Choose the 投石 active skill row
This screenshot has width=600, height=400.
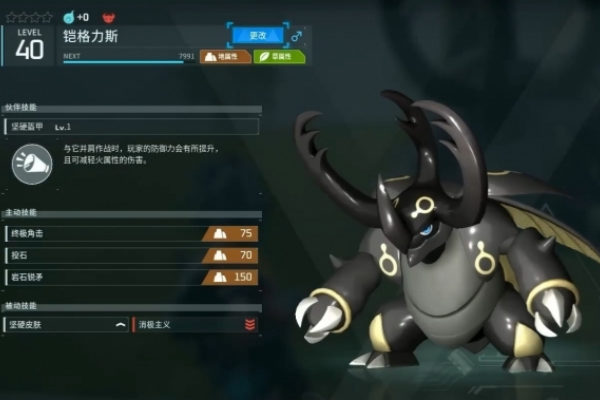point(131,255)
